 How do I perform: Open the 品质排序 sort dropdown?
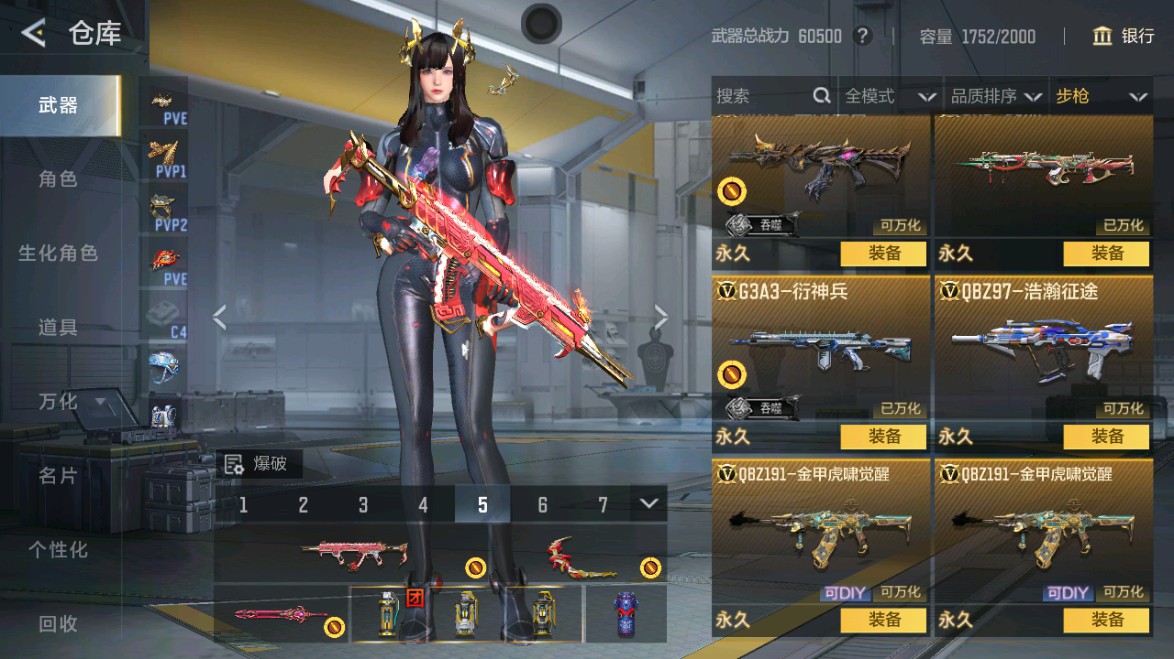tap(996, 96)
